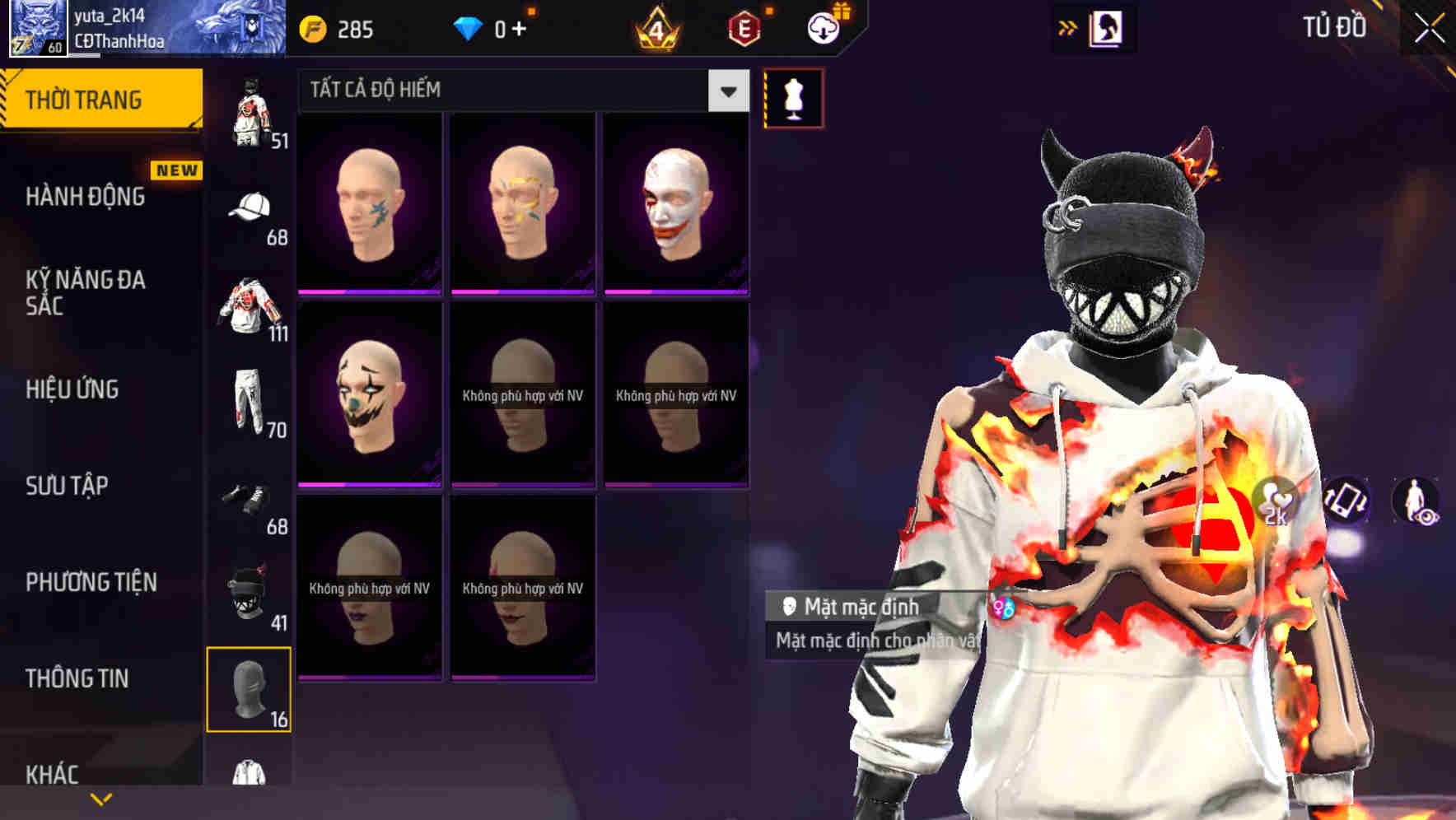Viewport: 1456px width, 820px height.
Task: Expand the sidebar with the bottom chevron
Action: pos(99,799)
